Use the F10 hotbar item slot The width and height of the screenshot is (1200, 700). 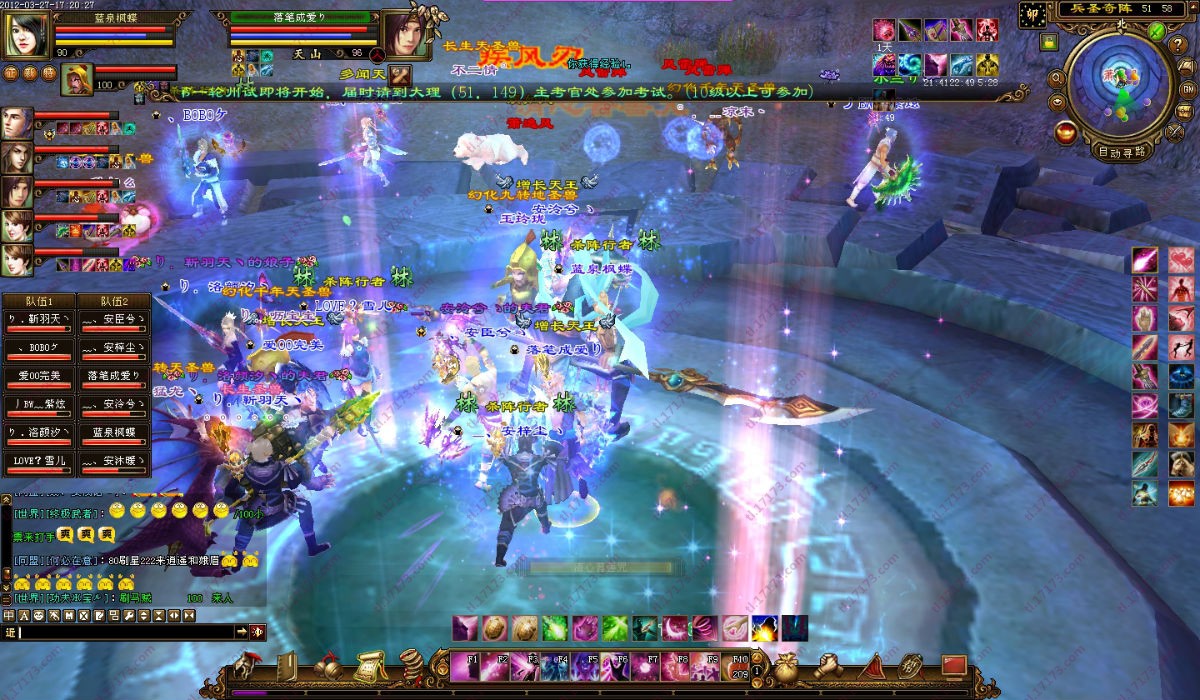(739, 666)
